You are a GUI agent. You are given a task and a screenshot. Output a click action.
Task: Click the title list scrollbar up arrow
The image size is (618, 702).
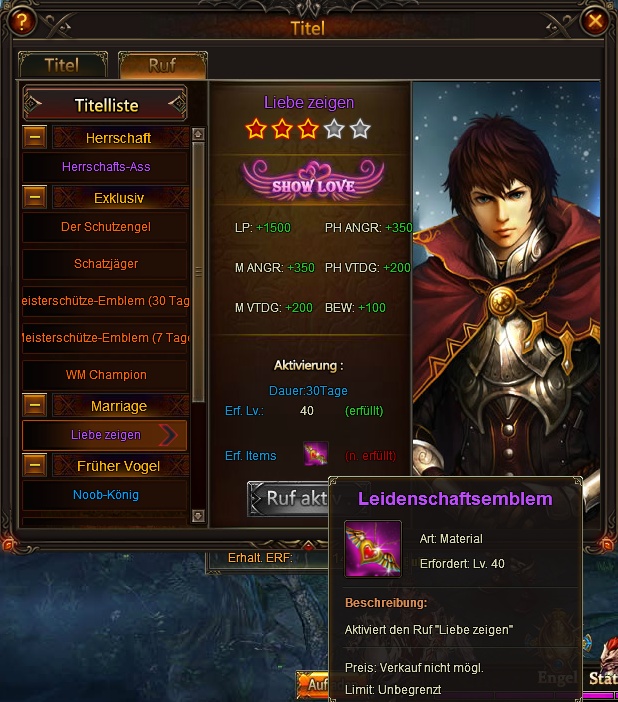(197, 134)
